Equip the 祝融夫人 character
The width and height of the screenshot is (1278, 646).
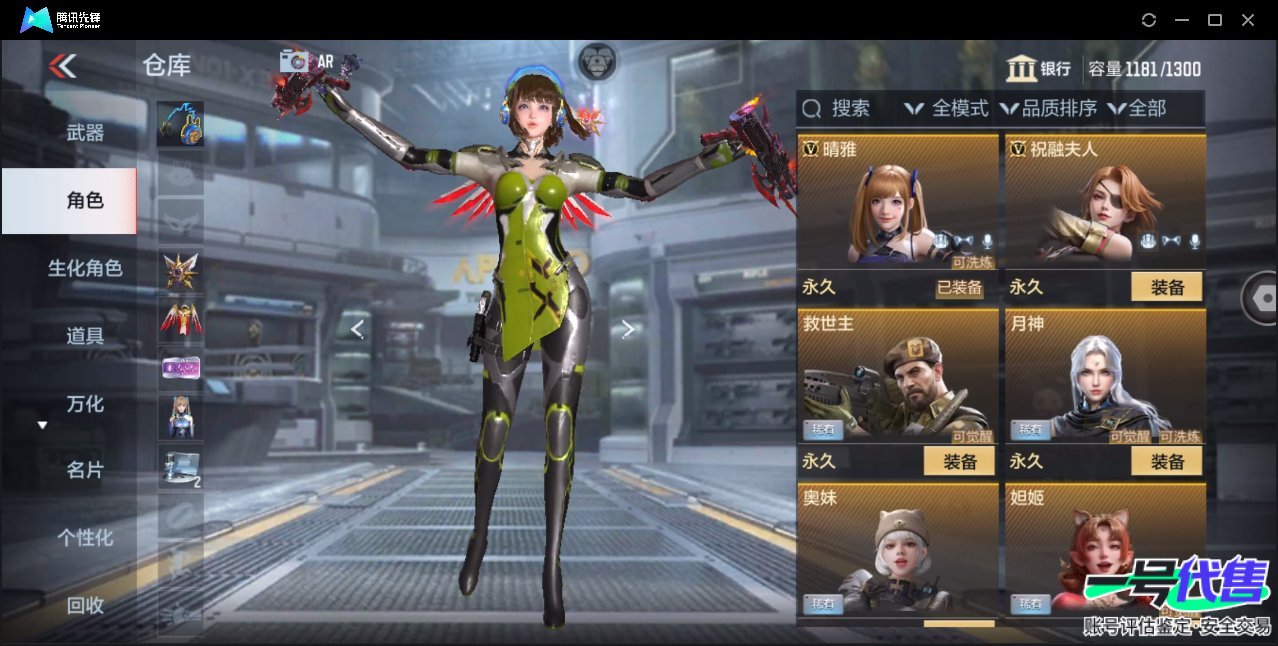point(1166,287)
